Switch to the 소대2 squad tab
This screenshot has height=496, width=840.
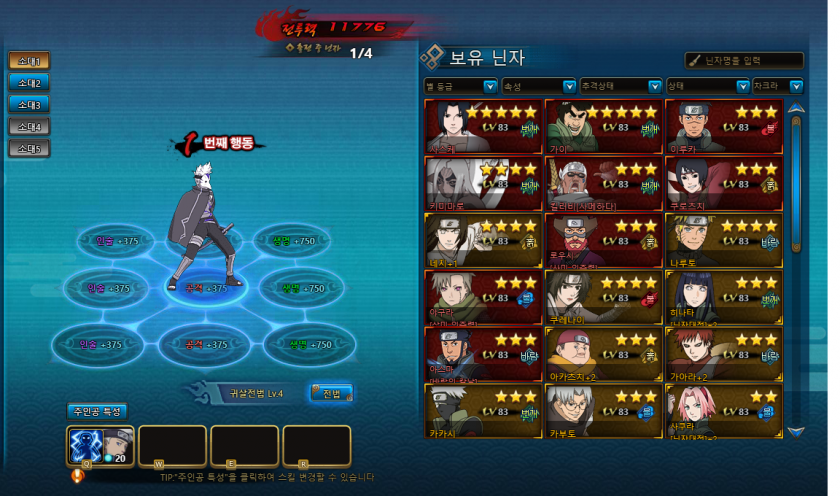click(28, 83)
